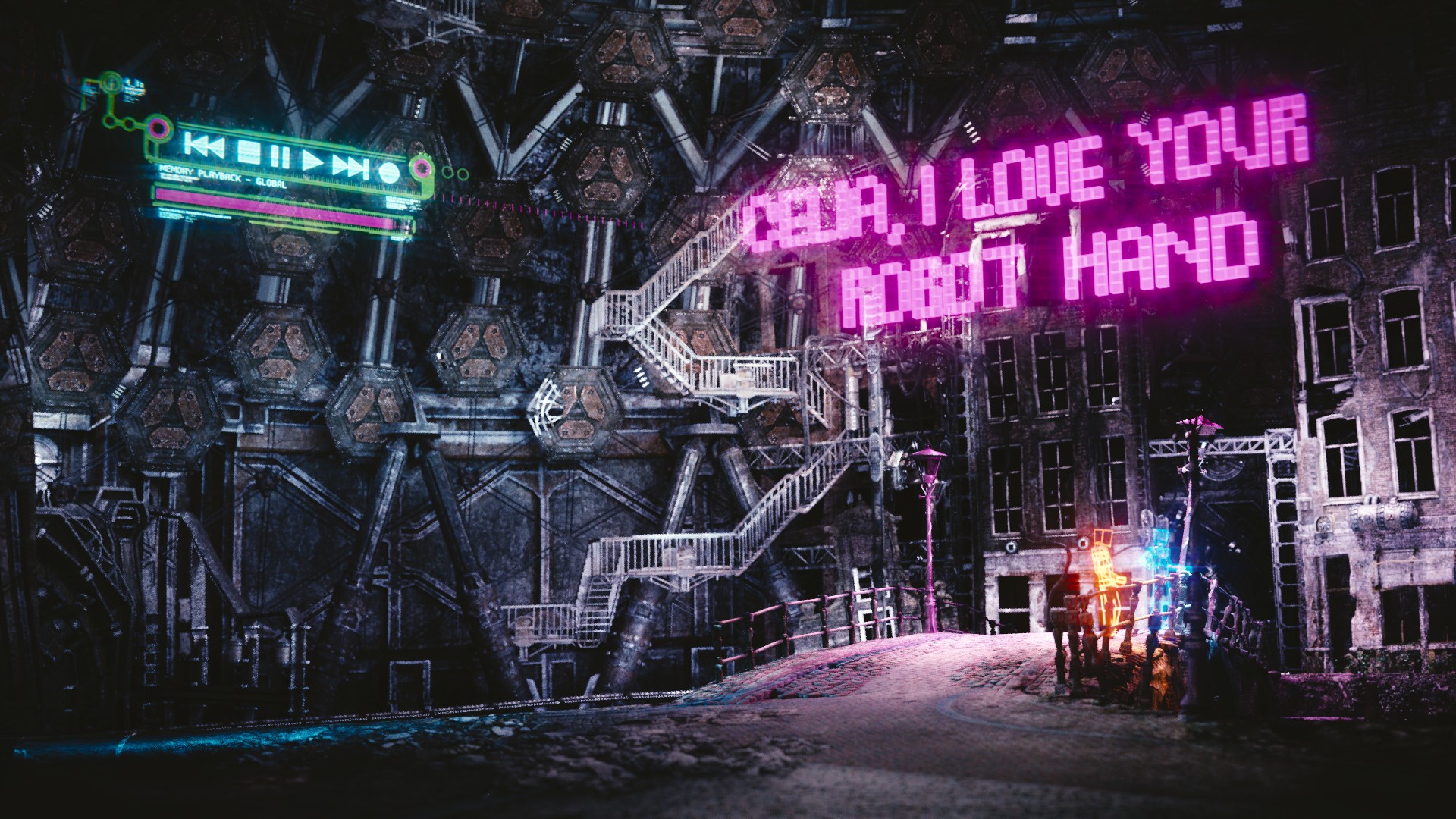Image resolution: width=1456 pixels, height=819 pixels.
Task: Play the memory playback
Action: [313, 161]
